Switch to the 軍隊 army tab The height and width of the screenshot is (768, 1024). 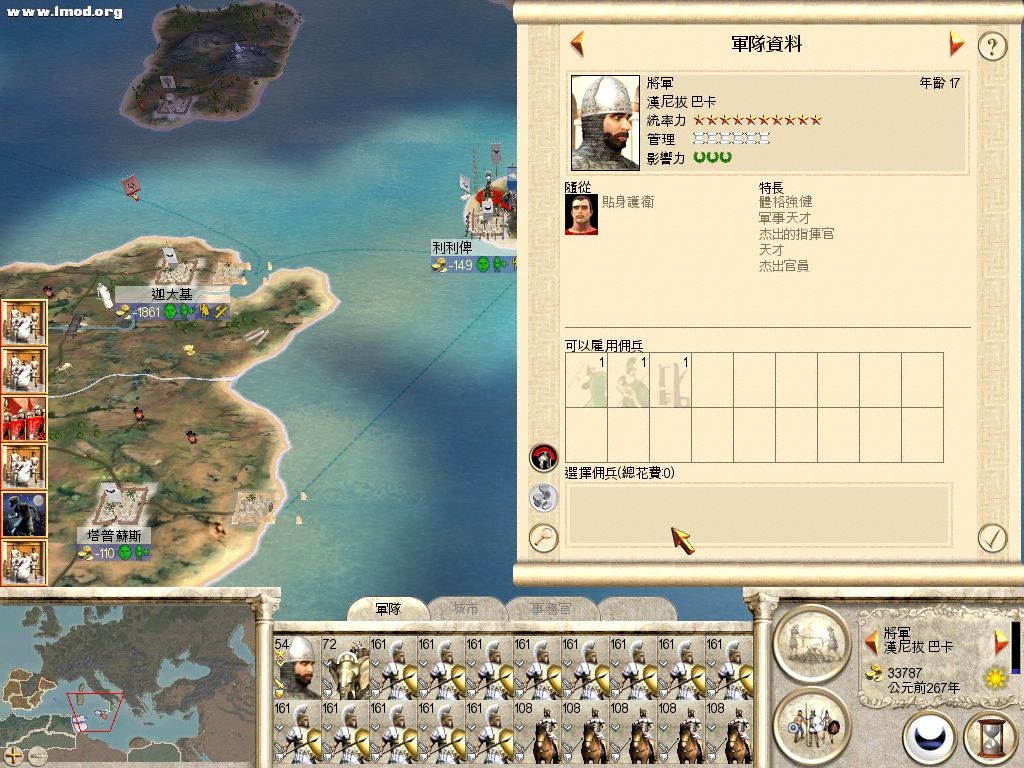pyautogui.click(x=388, y=608)
